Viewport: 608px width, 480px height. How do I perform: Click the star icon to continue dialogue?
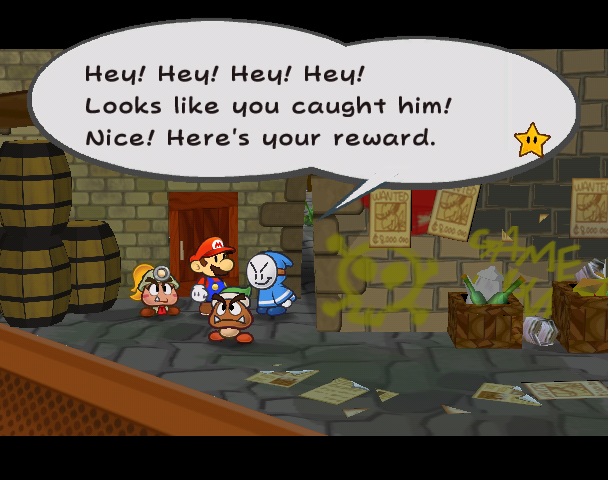pos(531,140)
